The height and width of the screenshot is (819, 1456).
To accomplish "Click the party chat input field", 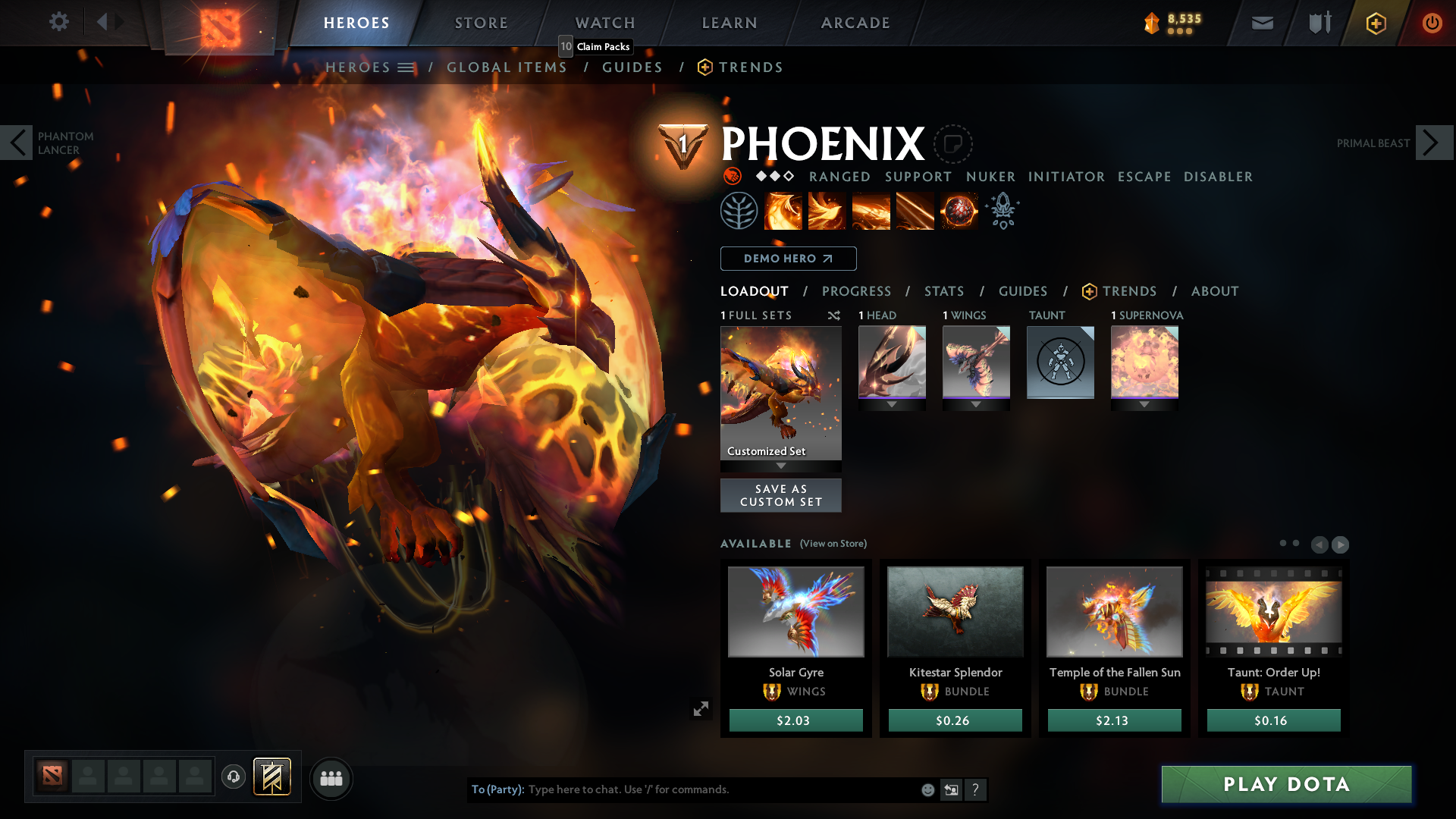I will pos(682,789).
